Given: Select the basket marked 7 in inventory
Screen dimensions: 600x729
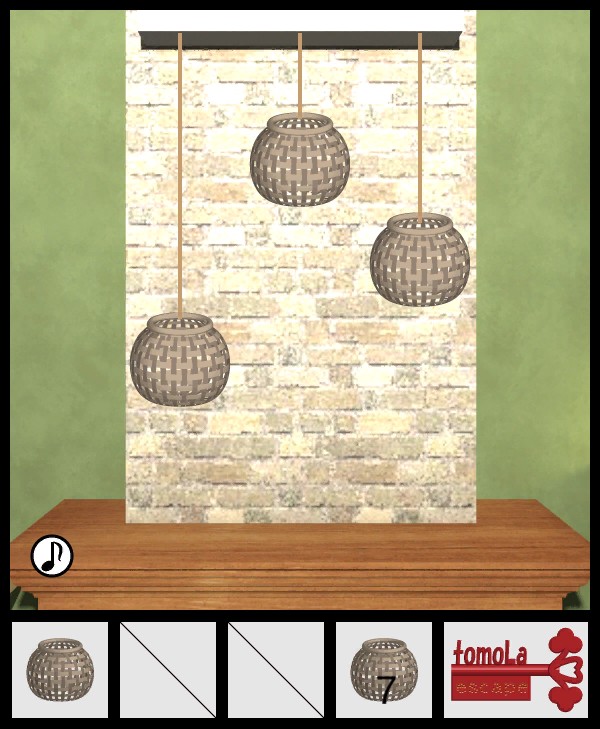Looking at the screenshot, I should point(384,669).
